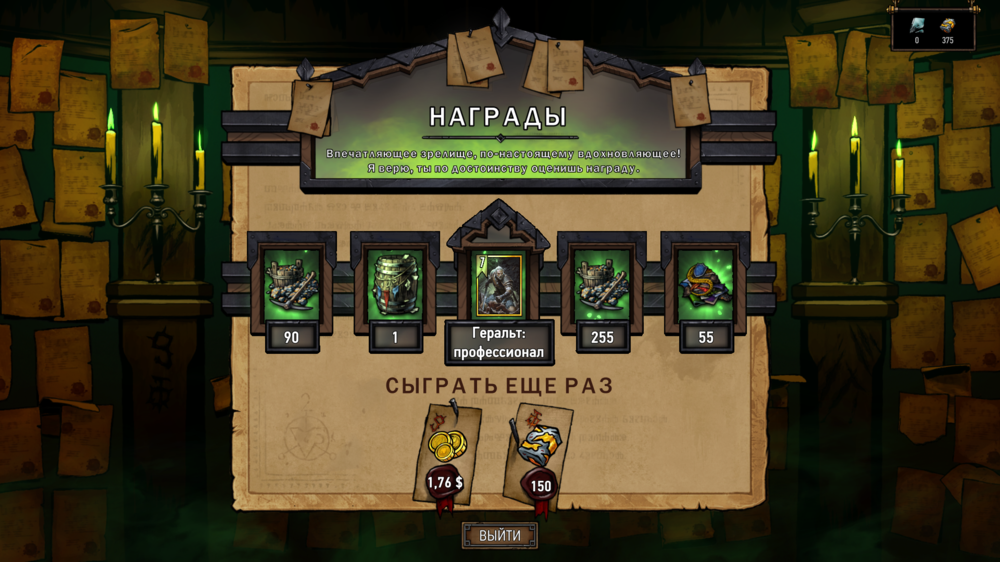Screen dimensions: 1000x562
Task: Inspect the 90 scraps reward
Action: tap(291, 287)
